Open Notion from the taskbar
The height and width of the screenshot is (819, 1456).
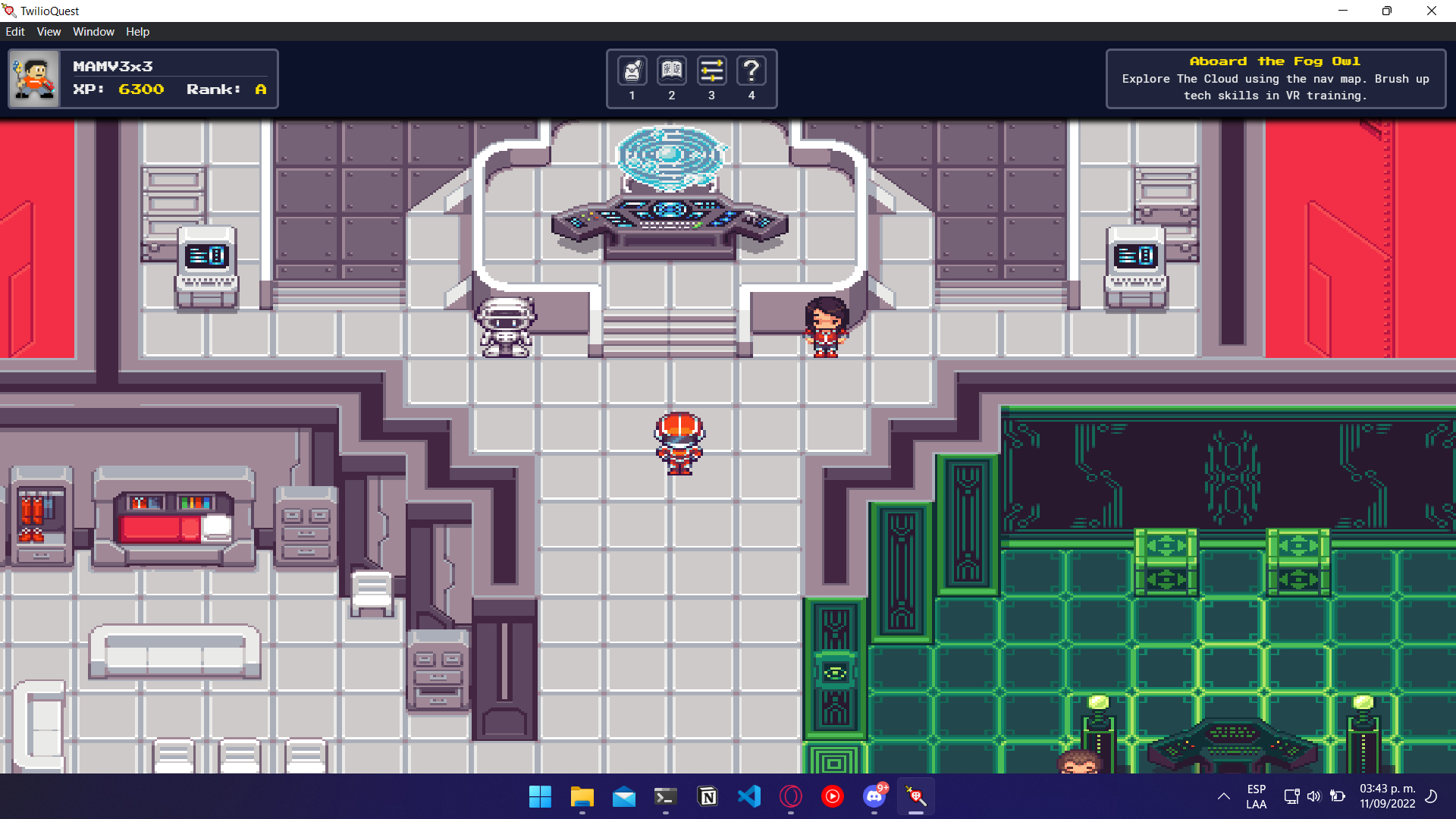coord(707,796)
